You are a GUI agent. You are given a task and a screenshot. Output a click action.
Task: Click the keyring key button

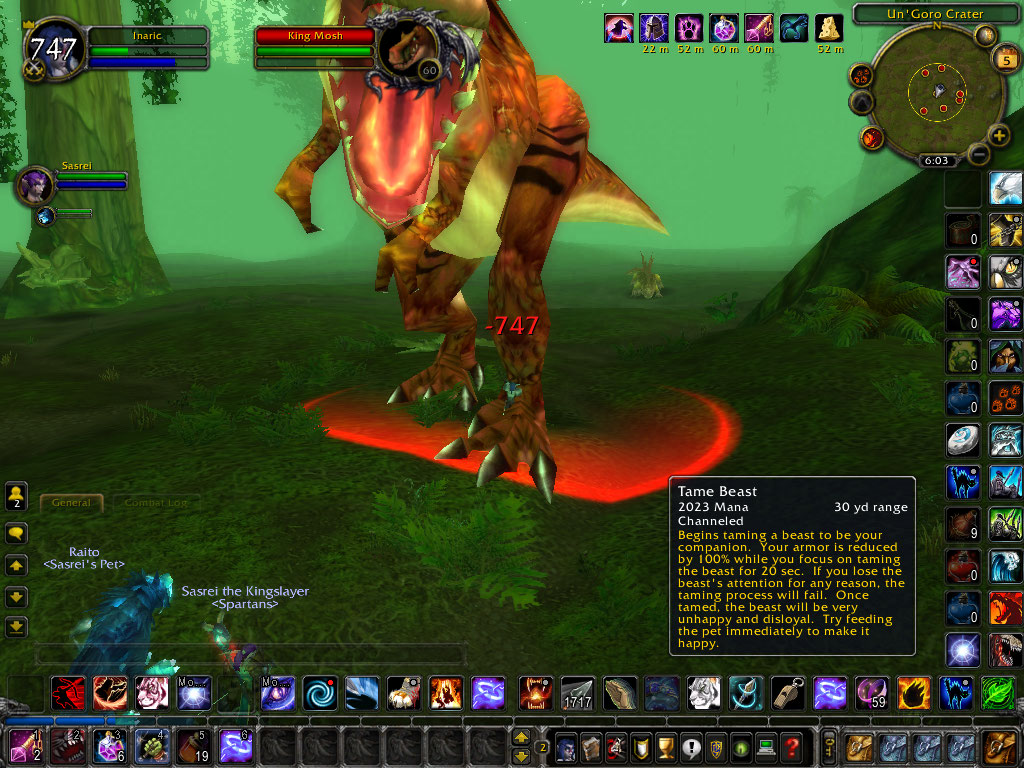pyautogui.click(x=829, y=746)
